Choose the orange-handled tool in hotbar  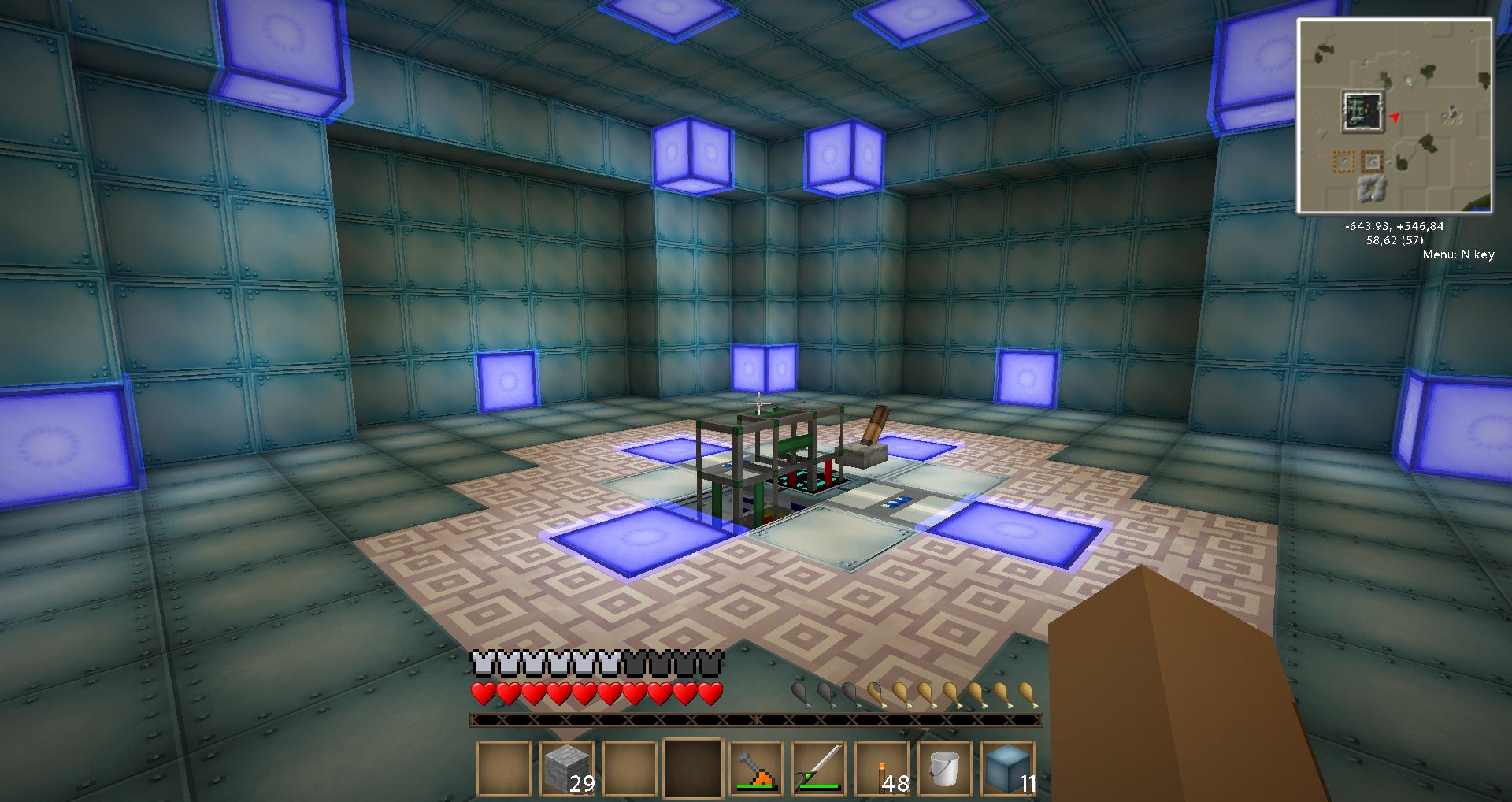756,769
